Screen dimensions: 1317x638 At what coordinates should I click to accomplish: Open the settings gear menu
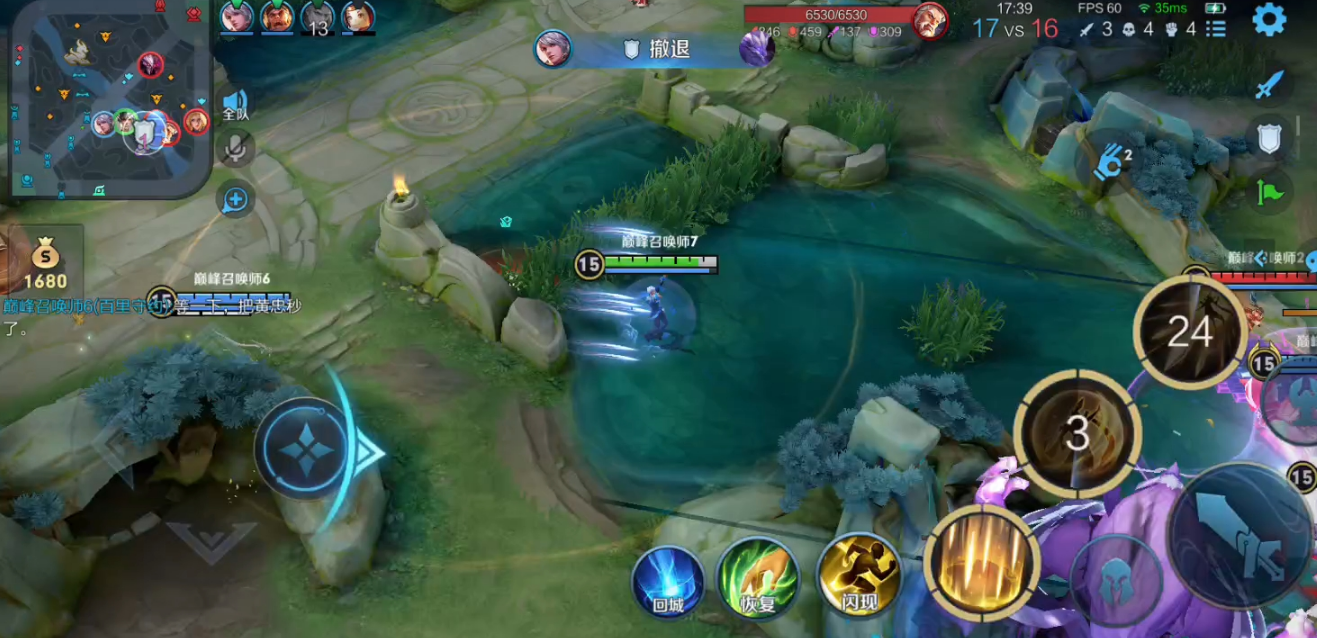pyautogui.click(x=1269, y=20)
